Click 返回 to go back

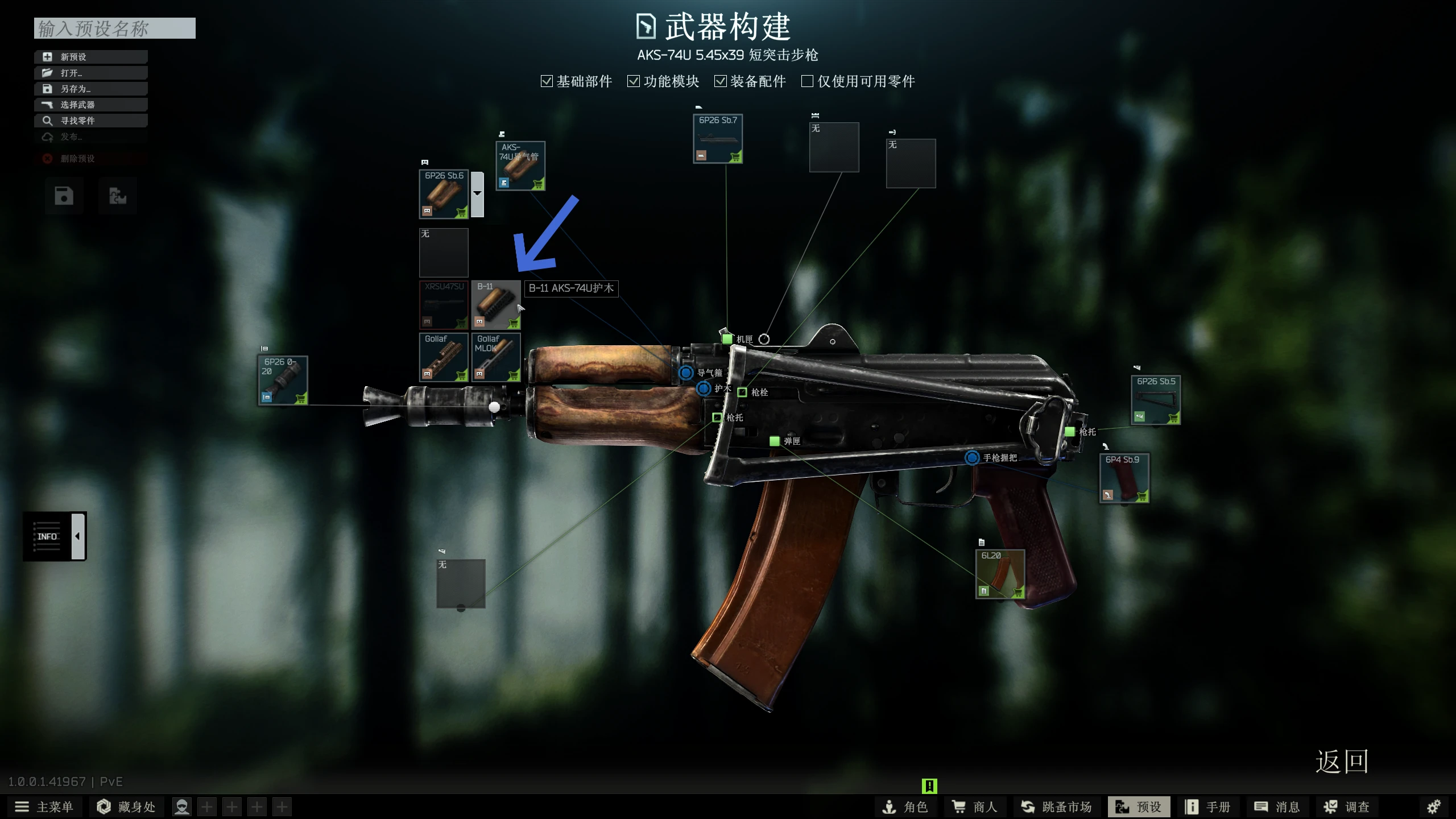click(x=1341, y=762)
